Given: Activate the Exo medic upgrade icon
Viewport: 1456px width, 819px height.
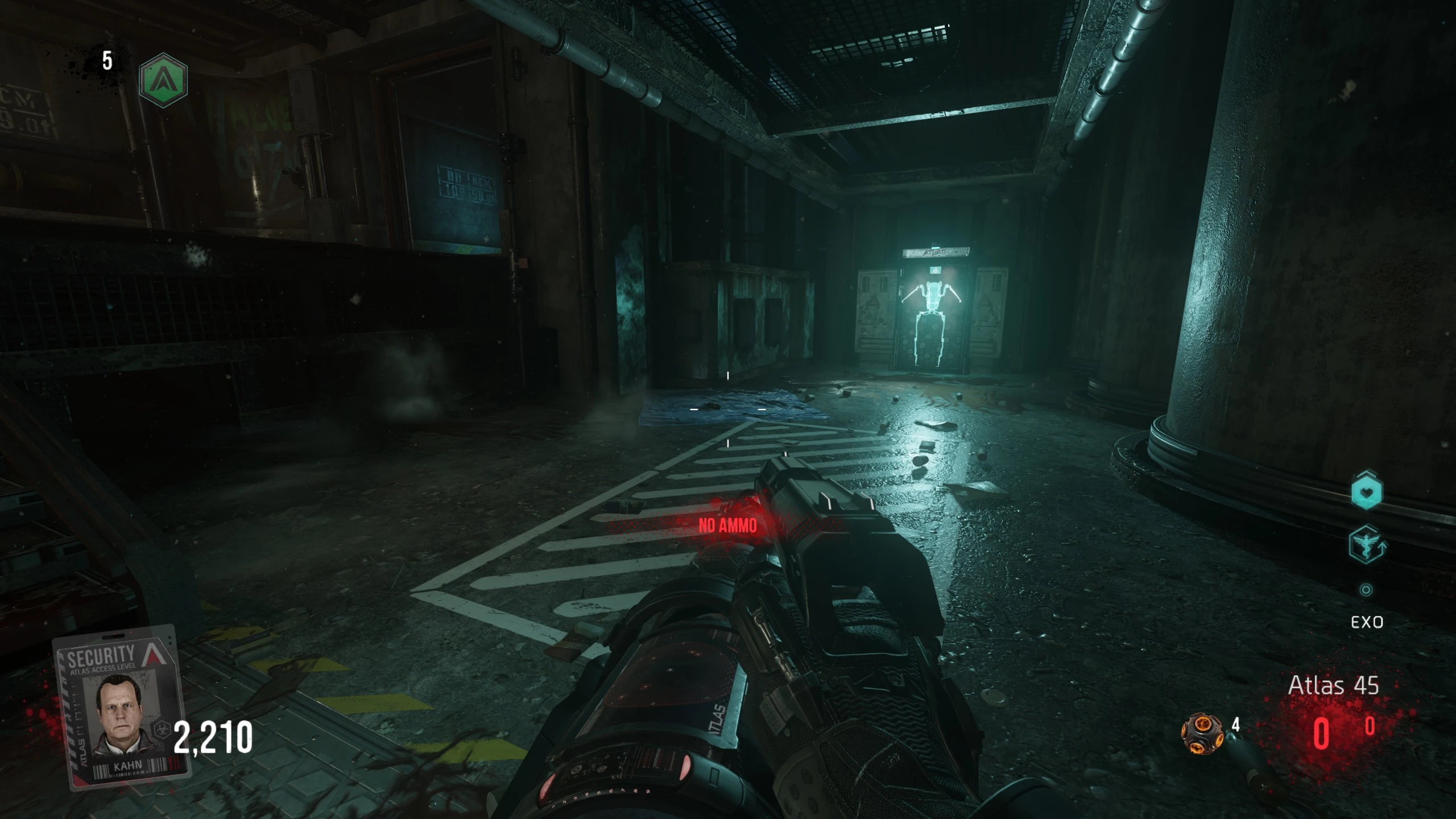Looking at the screenshot, I should pyautogui.click(x=1366, y=544).
